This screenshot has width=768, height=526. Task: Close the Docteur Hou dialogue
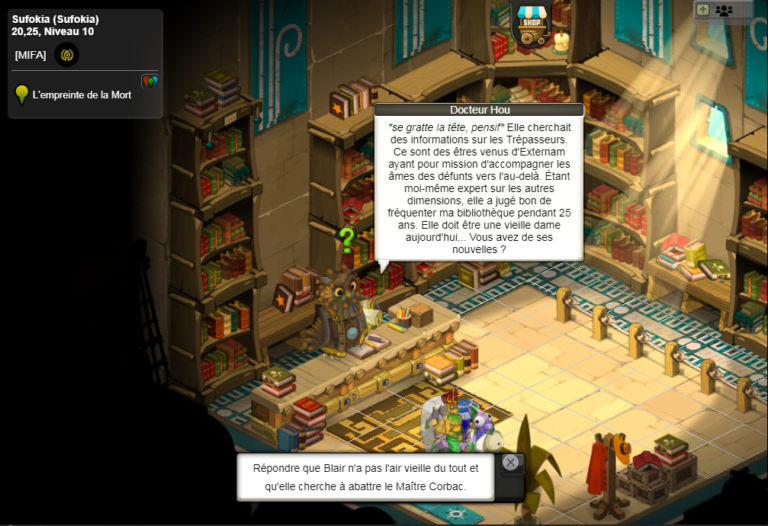(511, 462)
